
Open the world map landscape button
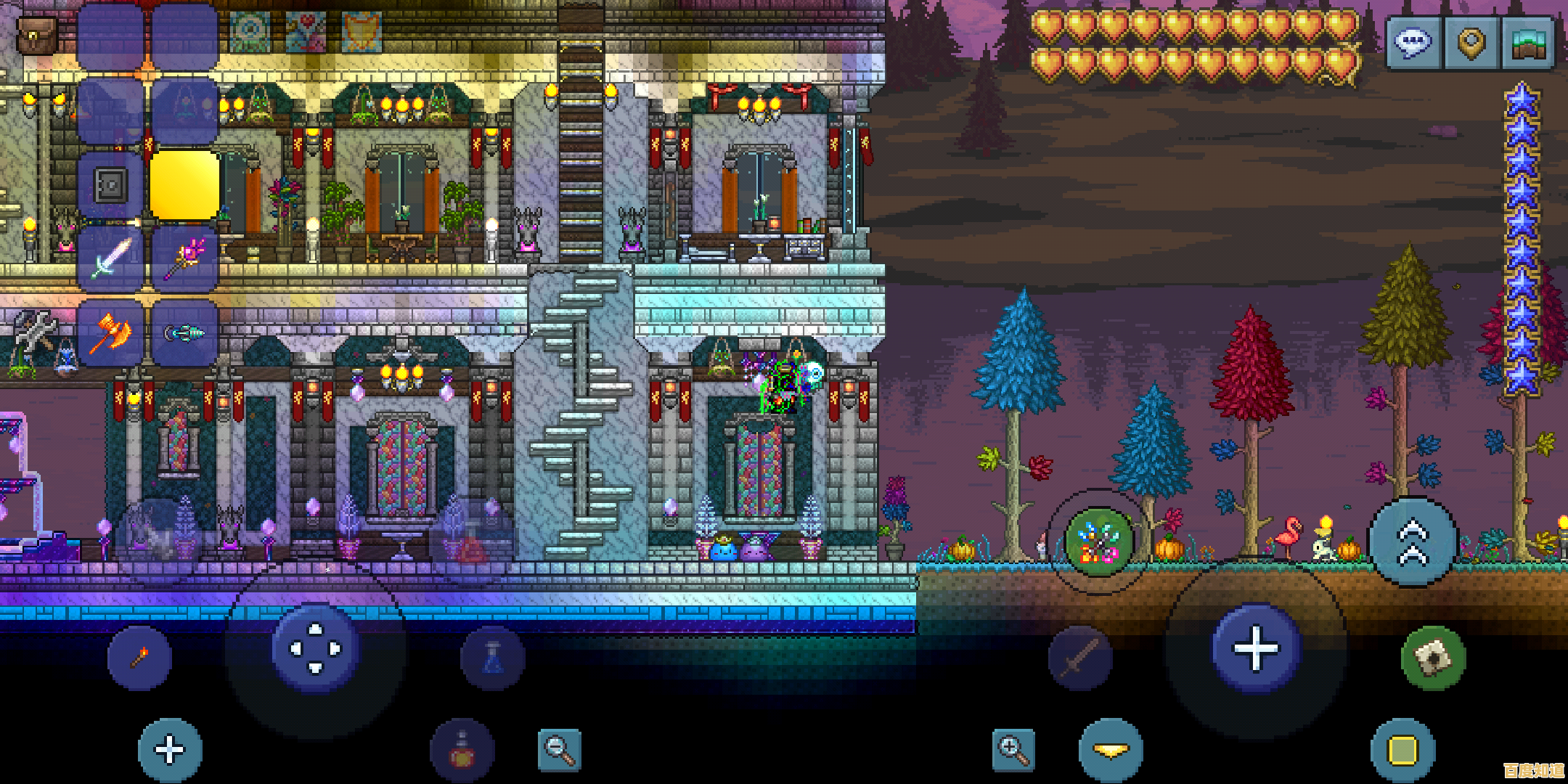(1529, 44)
